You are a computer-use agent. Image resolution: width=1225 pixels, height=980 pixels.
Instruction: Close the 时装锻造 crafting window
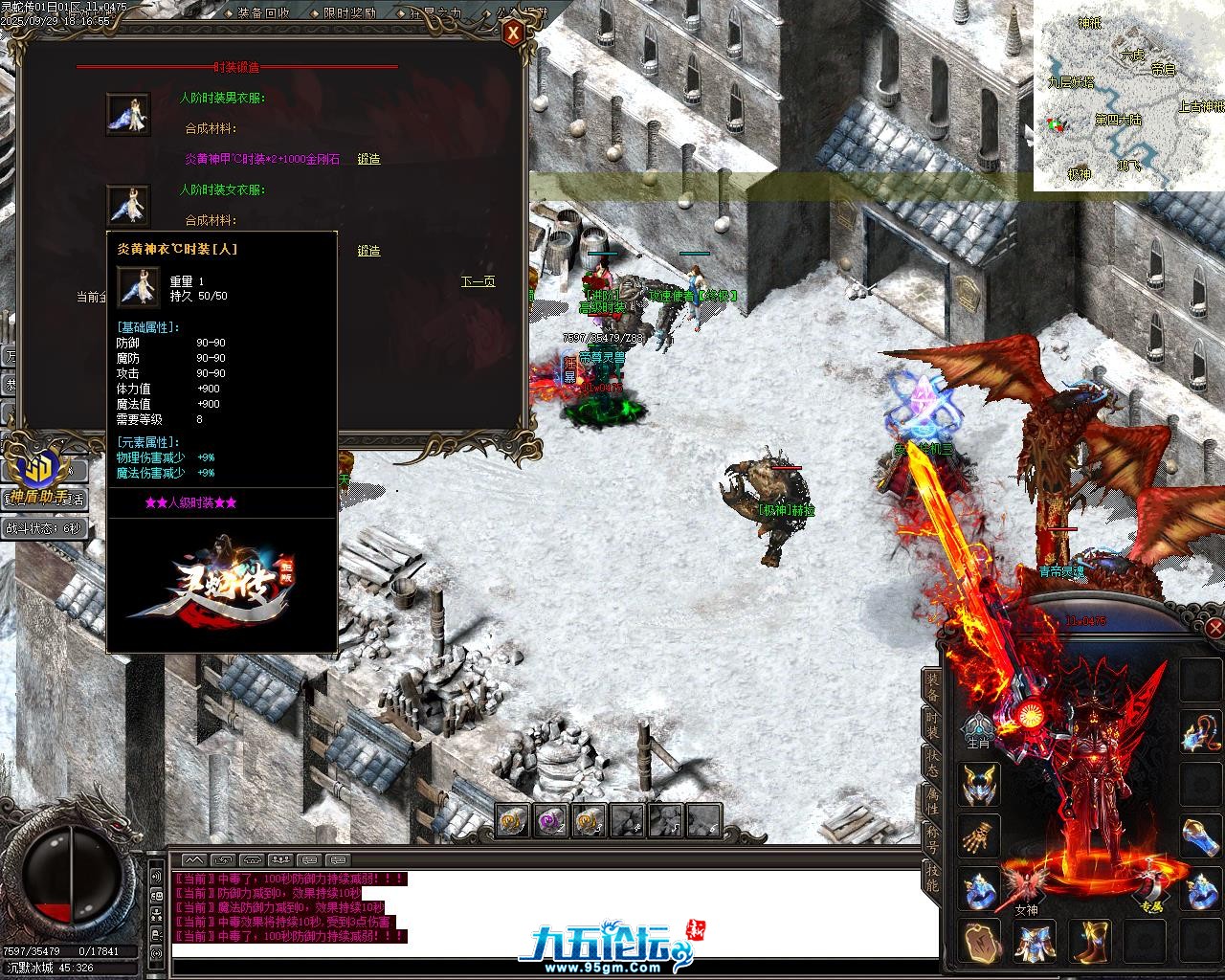514,35
